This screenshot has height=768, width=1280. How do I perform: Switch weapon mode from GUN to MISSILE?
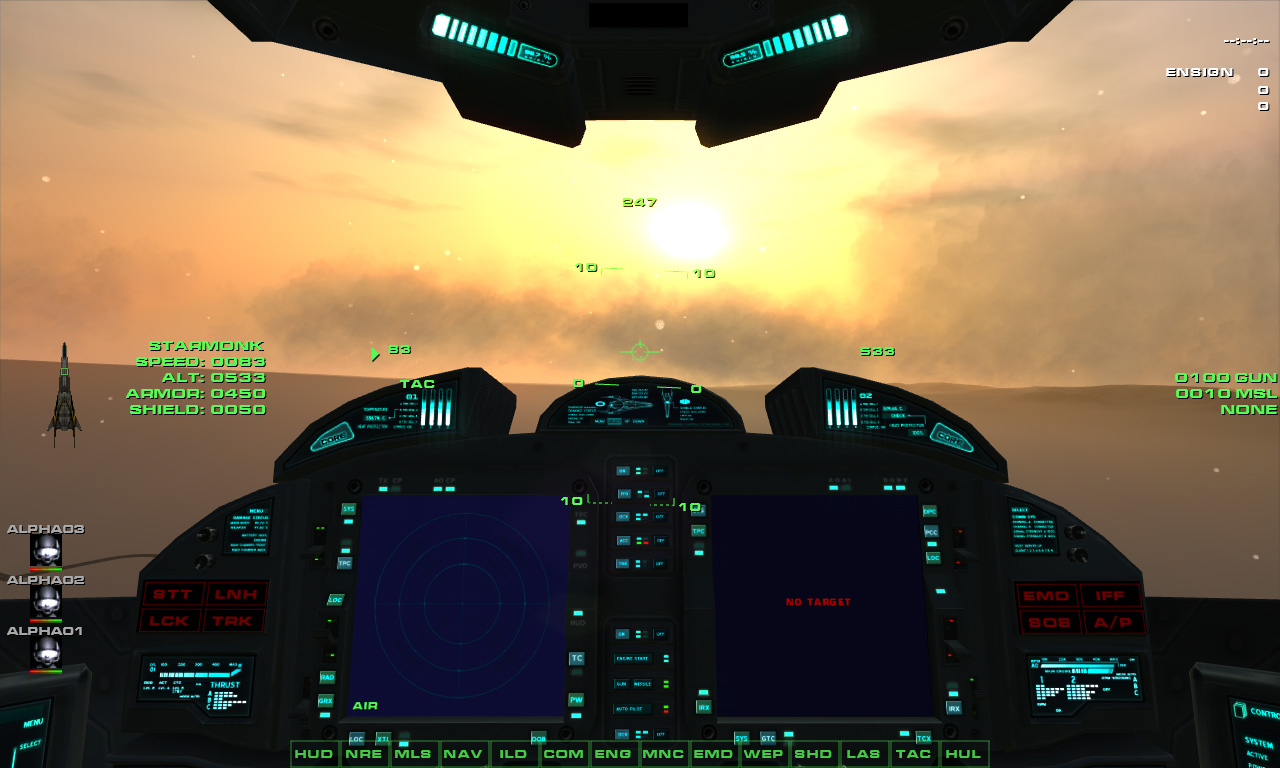tap(641, 683)
